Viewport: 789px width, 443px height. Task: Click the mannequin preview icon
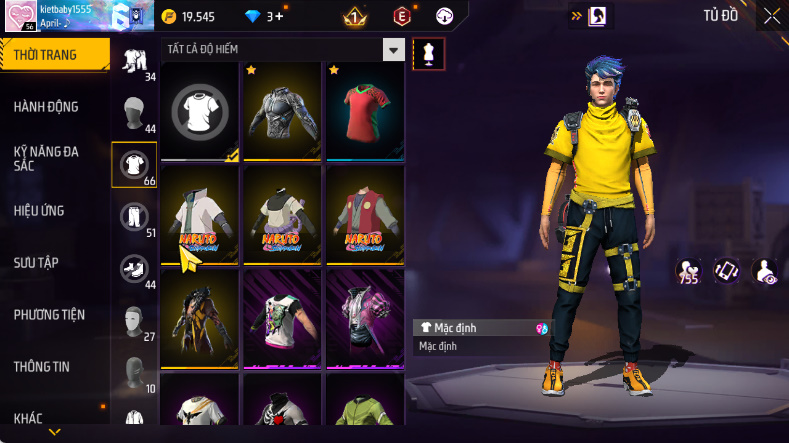pos(428,54)
